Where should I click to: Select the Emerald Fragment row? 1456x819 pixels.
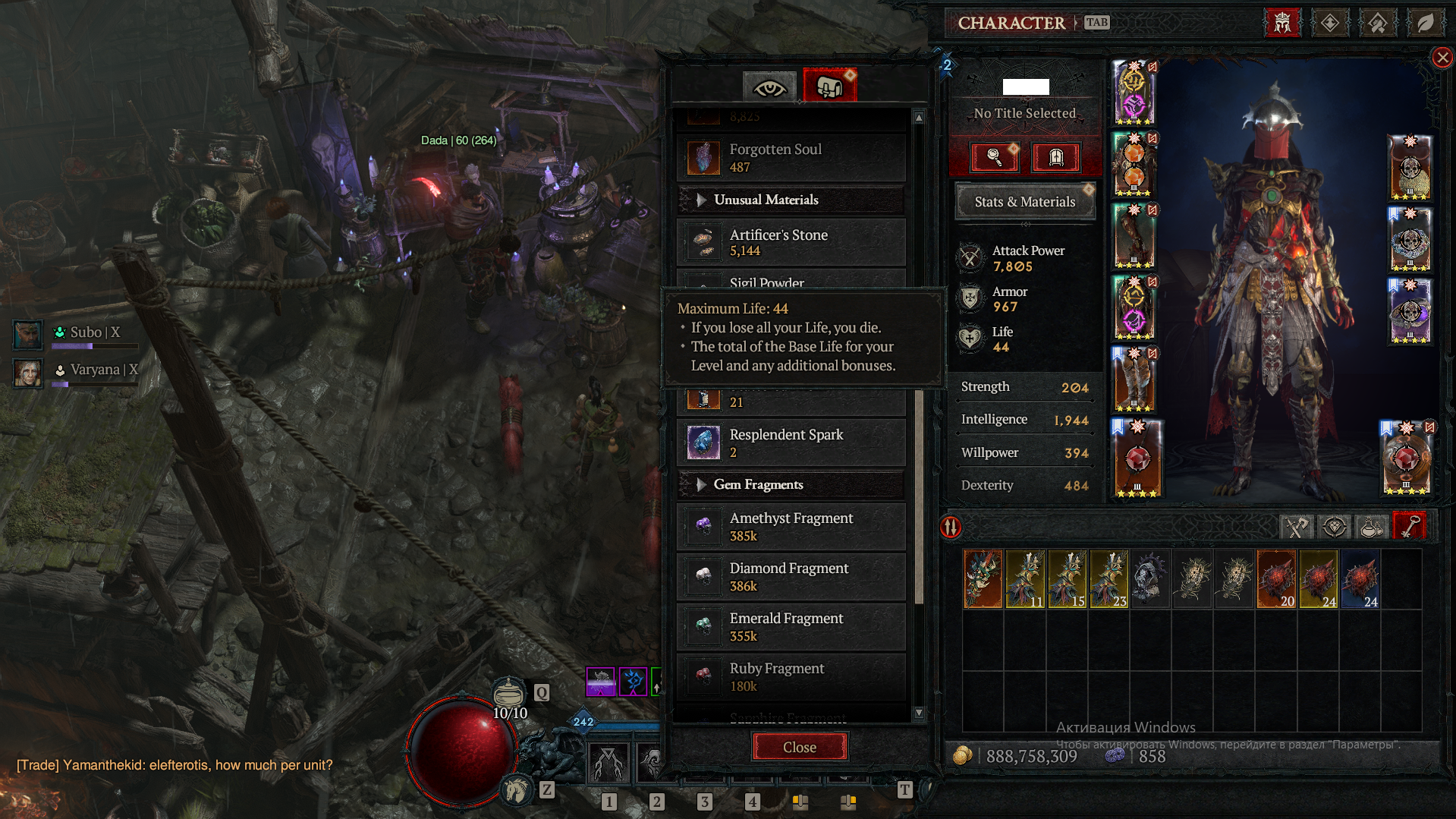(791, 627)
